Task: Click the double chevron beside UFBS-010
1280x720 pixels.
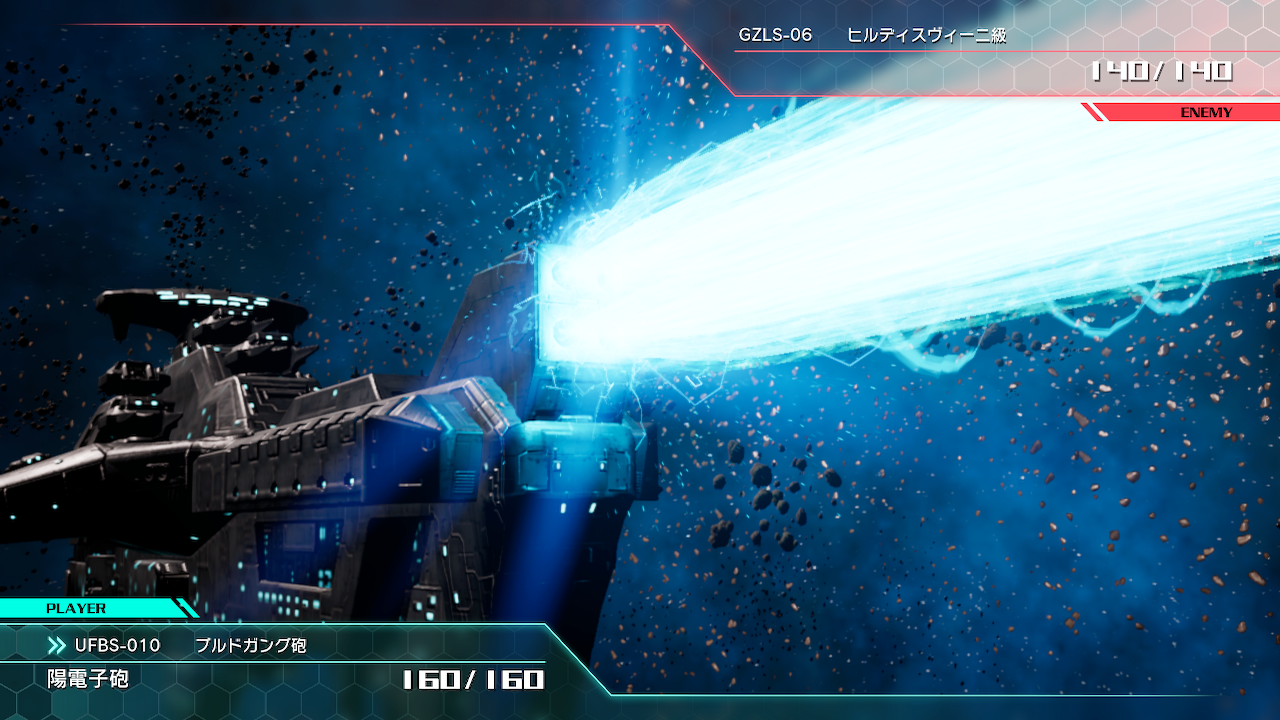Action: point(57,646)
